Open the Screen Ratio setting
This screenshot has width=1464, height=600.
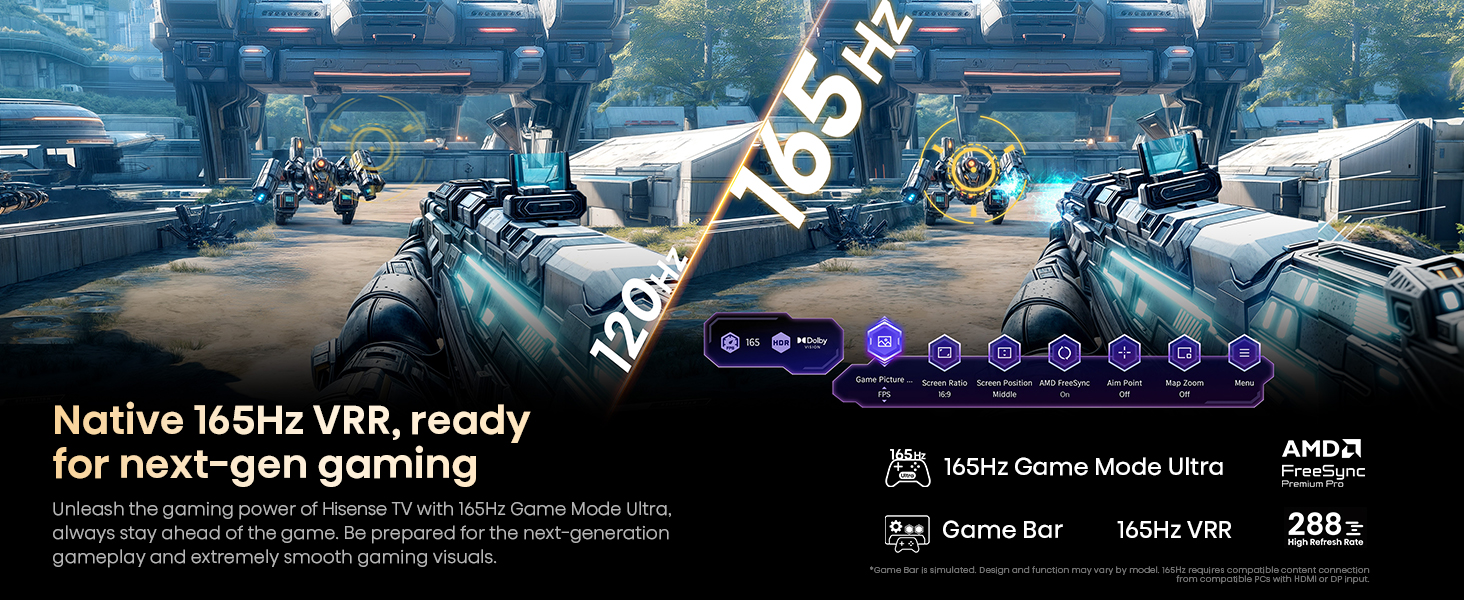[944, 353]
